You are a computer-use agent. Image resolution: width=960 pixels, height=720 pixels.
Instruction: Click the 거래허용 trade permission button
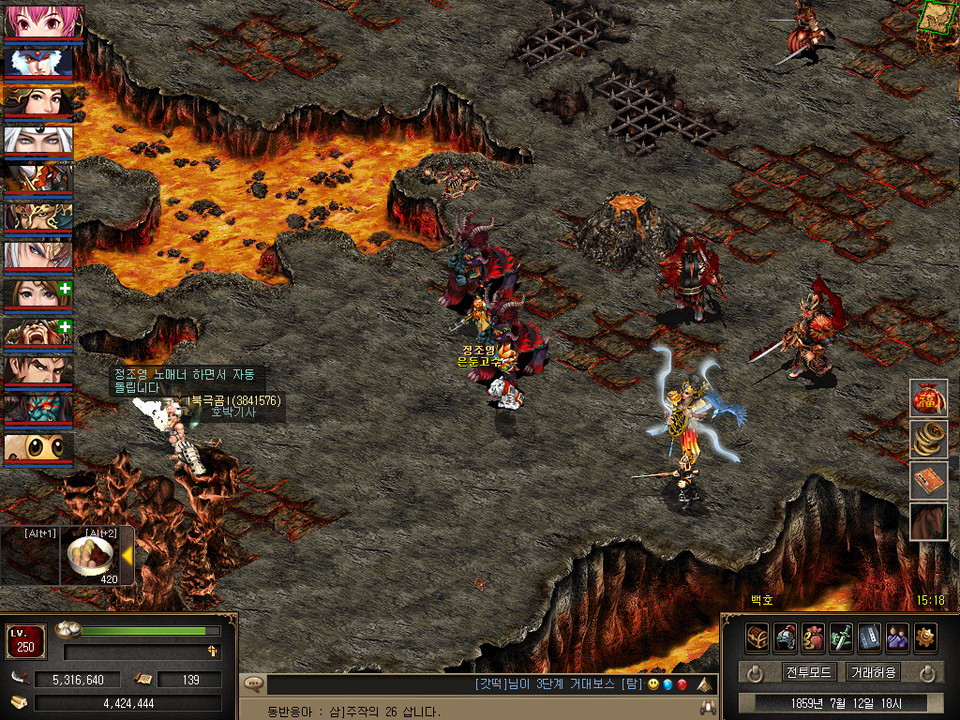[873, 672]
